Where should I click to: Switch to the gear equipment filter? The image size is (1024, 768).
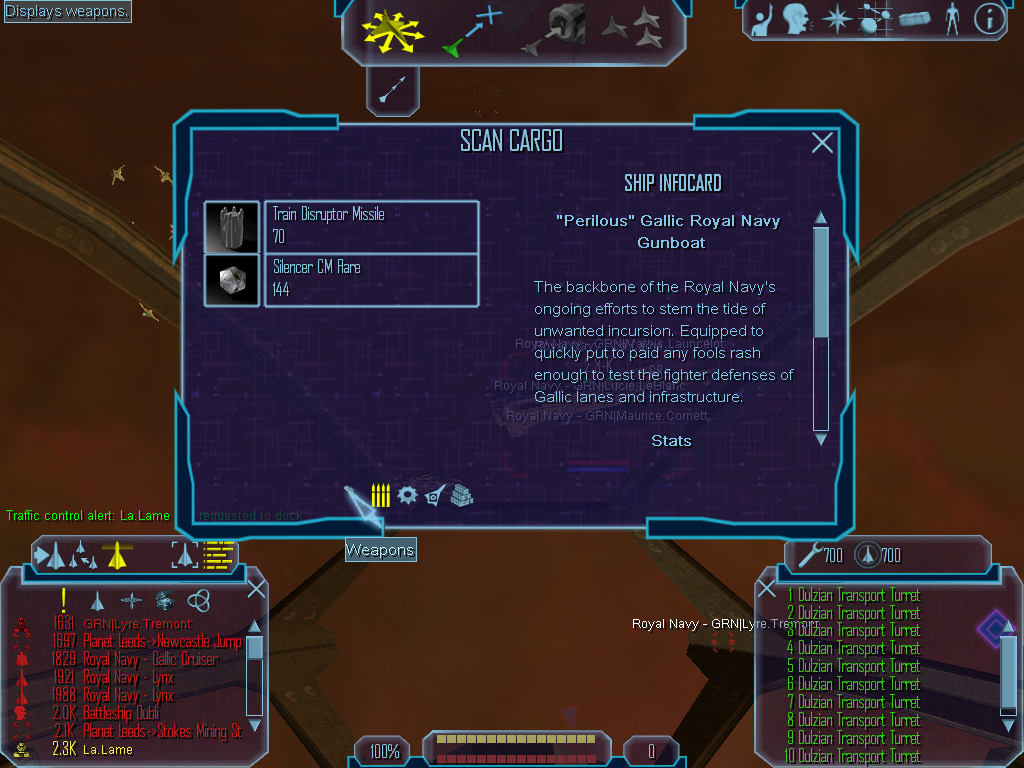point(407,495)
